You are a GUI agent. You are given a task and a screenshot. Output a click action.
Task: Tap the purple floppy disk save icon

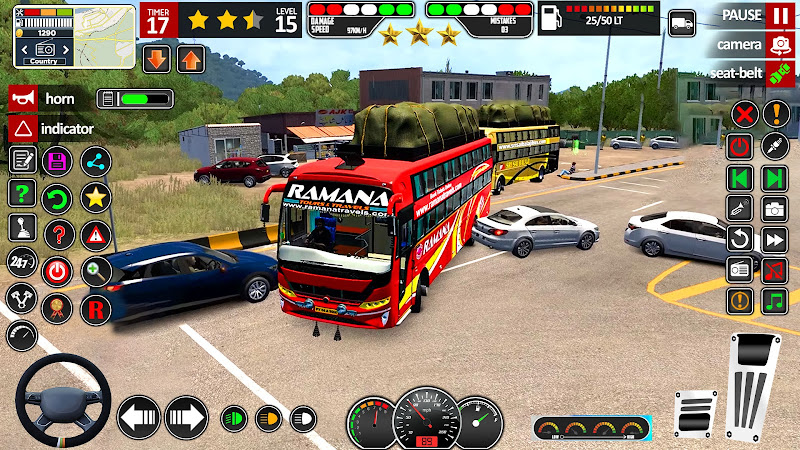(57, 161)
